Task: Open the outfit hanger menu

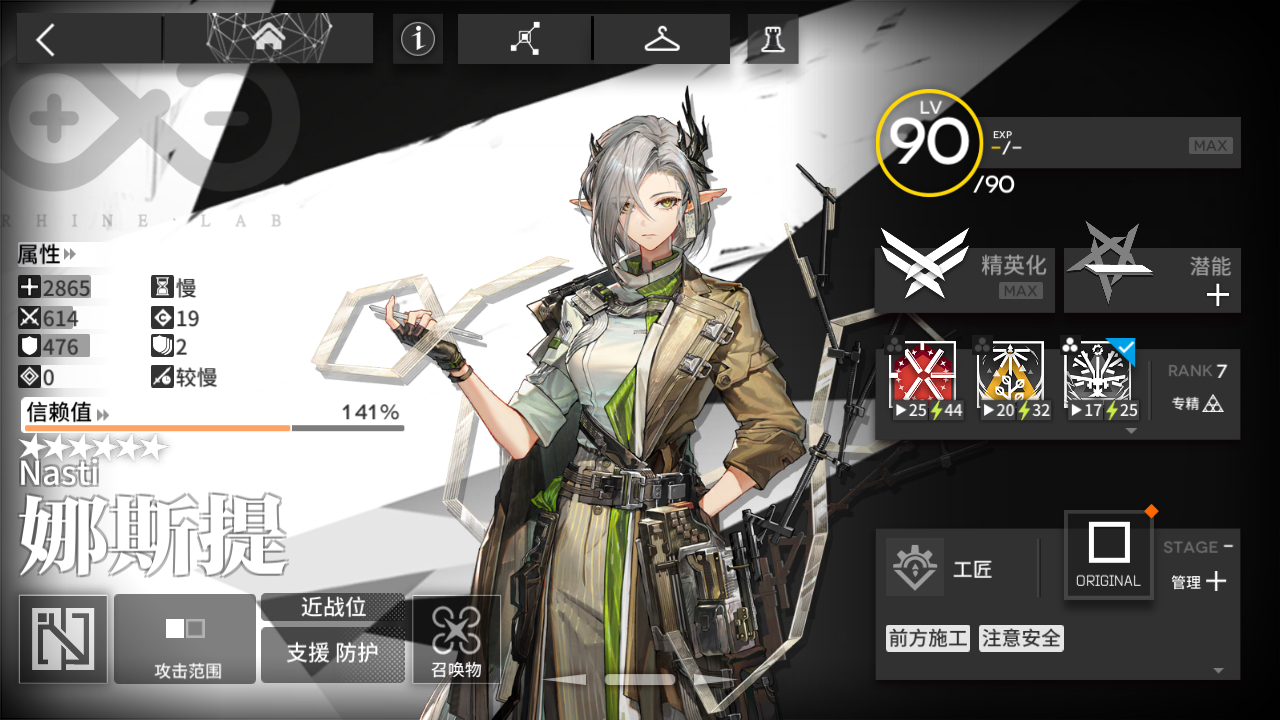Action: tap(661, 39)
